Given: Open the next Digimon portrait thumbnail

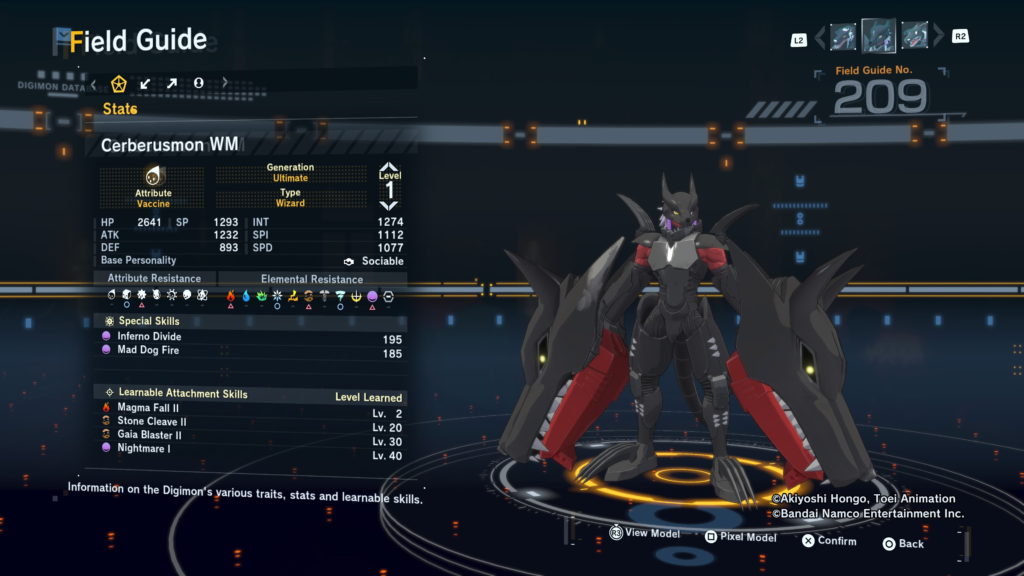Looking at the screenshot, I should tap(914, 37).
